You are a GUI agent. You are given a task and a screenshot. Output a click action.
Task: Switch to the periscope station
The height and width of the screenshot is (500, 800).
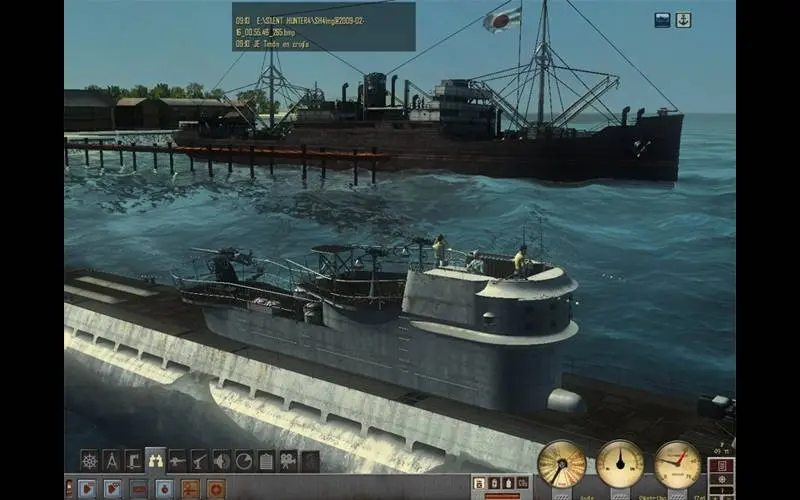[133, 460]
